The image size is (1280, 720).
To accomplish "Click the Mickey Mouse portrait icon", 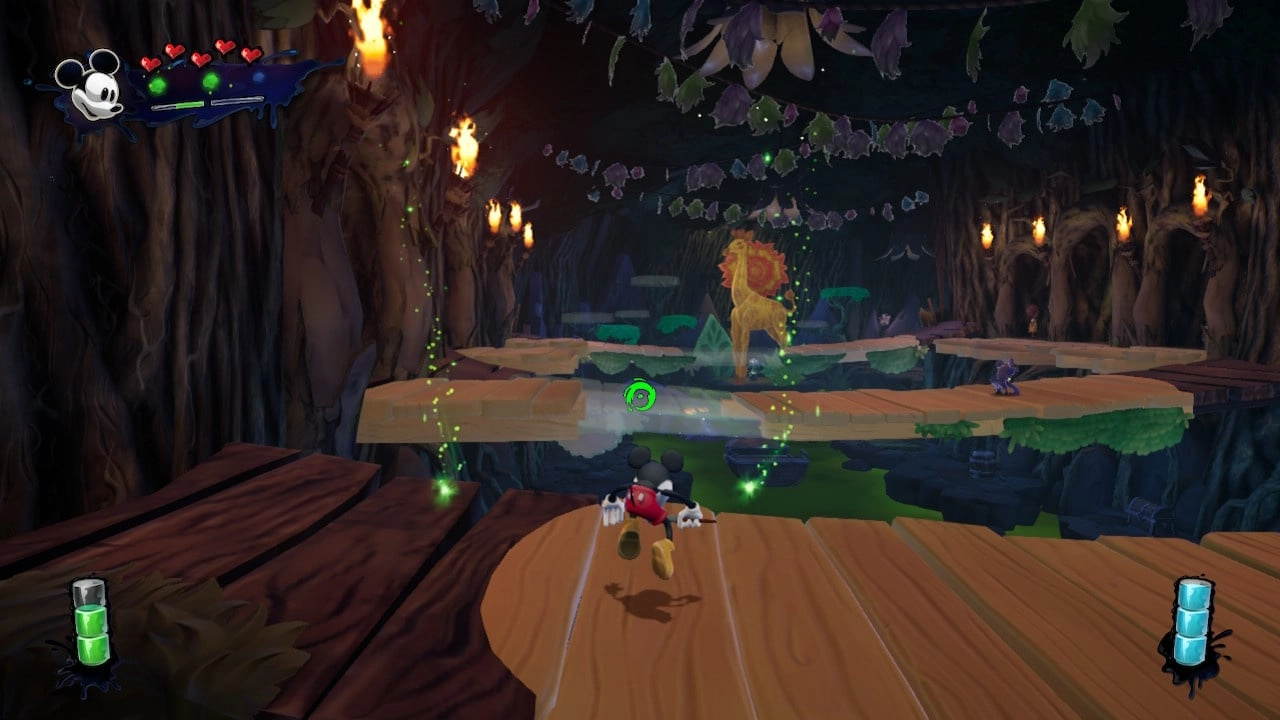I will pyautogui.click(x=93, y=88).
